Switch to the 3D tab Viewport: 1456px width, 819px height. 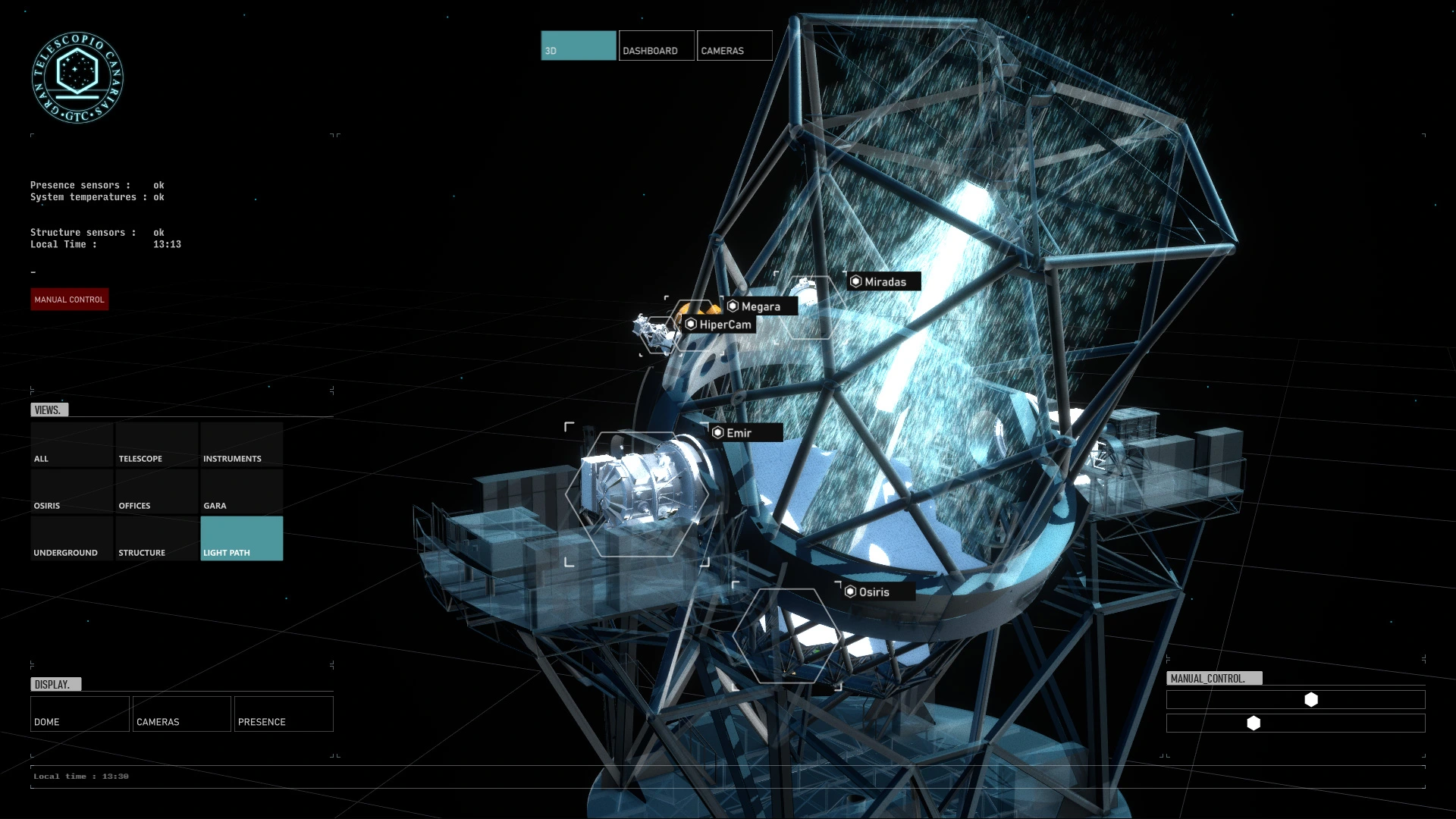pos(578,45)
